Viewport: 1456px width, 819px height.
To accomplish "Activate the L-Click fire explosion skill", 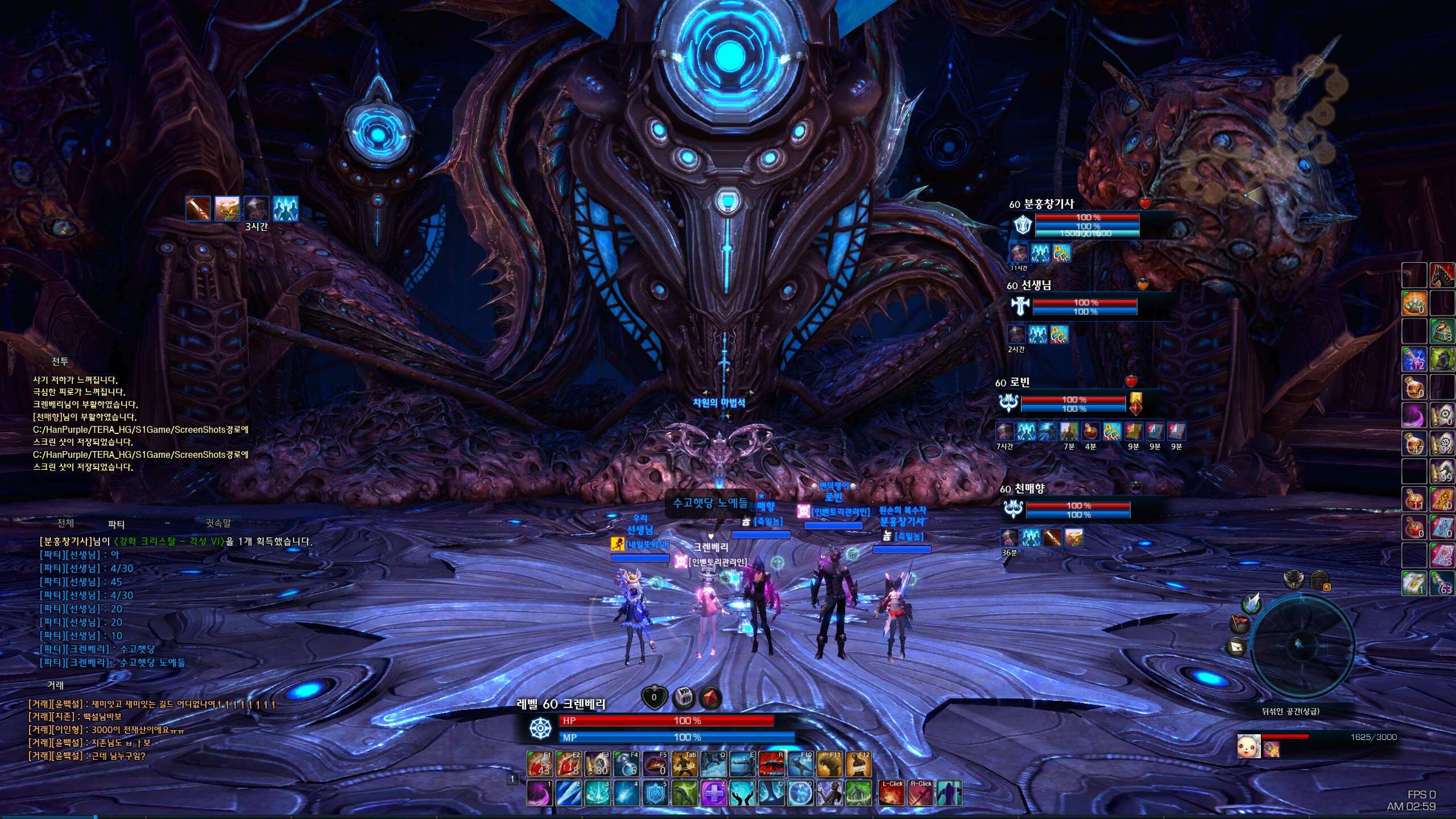I will (x=891, y=793).
